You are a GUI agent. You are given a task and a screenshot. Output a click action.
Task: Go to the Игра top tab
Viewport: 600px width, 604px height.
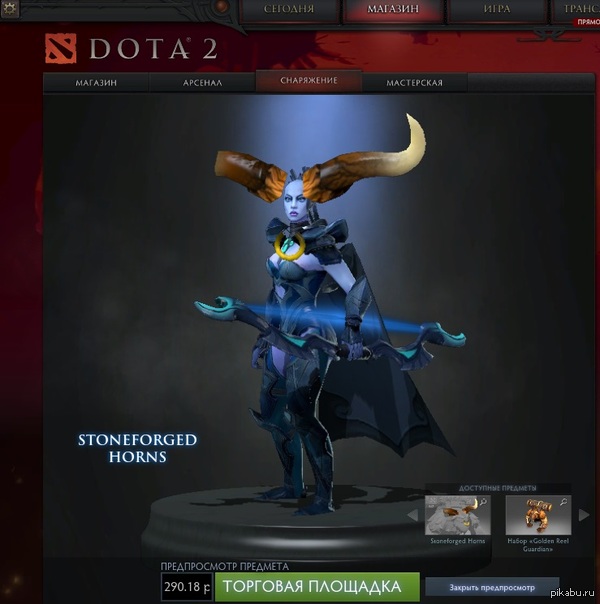click(496, 11)
